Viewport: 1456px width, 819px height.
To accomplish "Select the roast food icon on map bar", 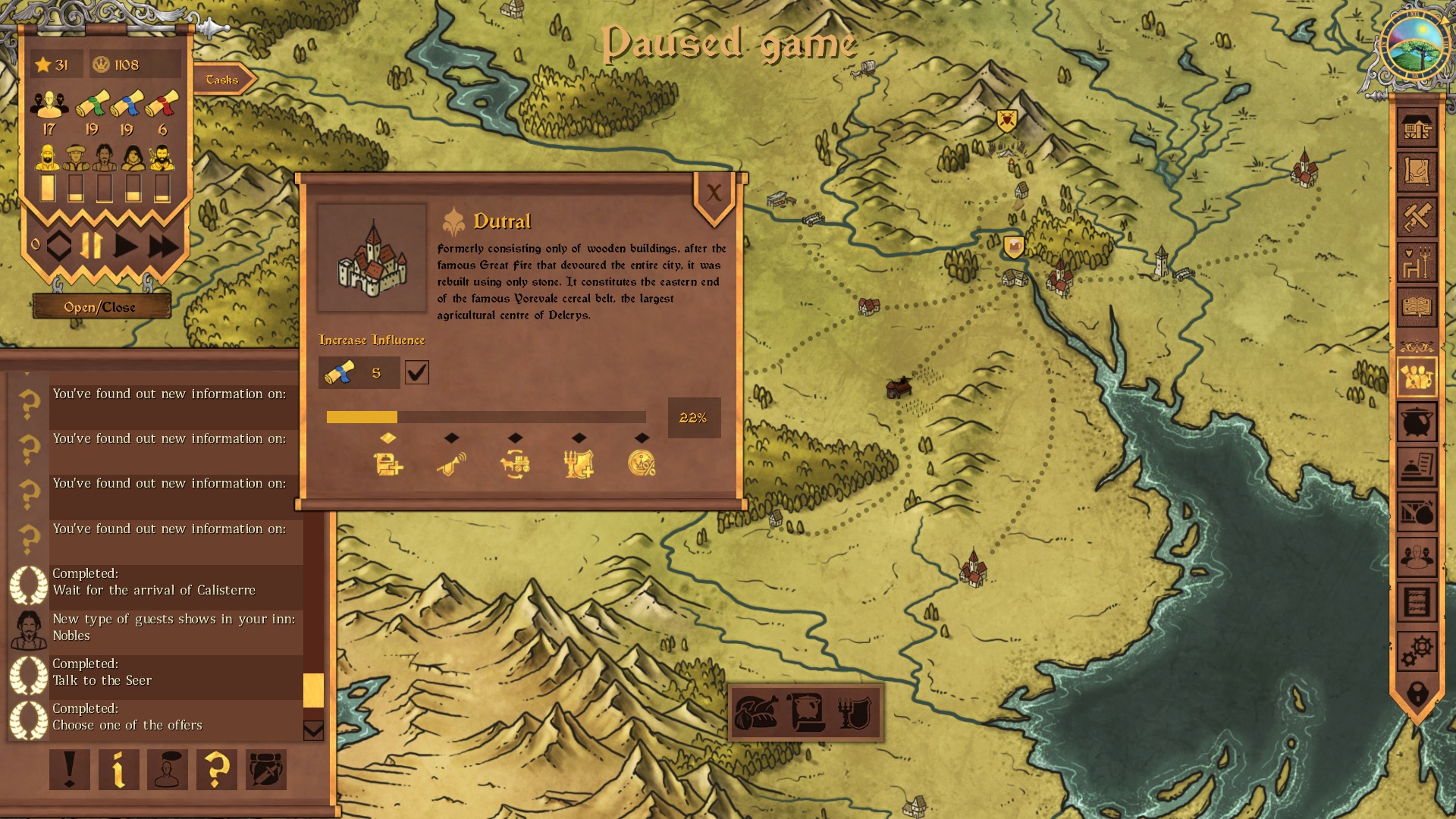I will (x=756, y=713).
